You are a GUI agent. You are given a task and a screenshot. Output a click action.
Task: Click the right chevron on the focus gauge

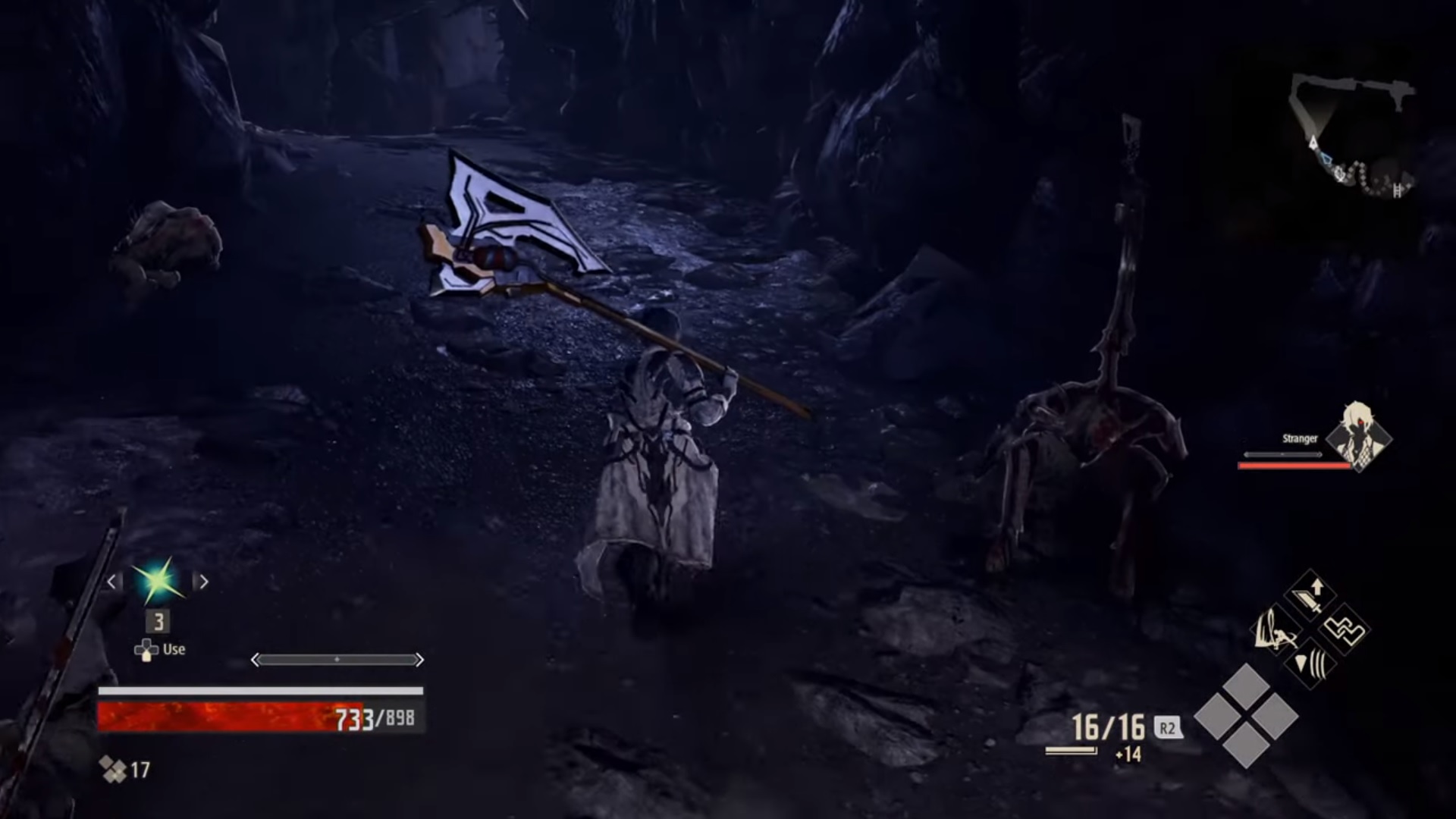click(420, 660)
